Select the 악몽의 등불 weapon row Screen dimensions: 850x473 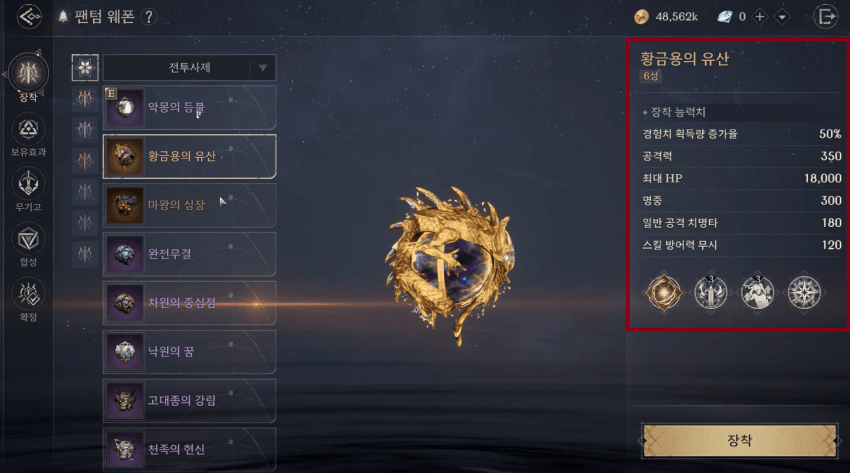(x=189, y=107)
